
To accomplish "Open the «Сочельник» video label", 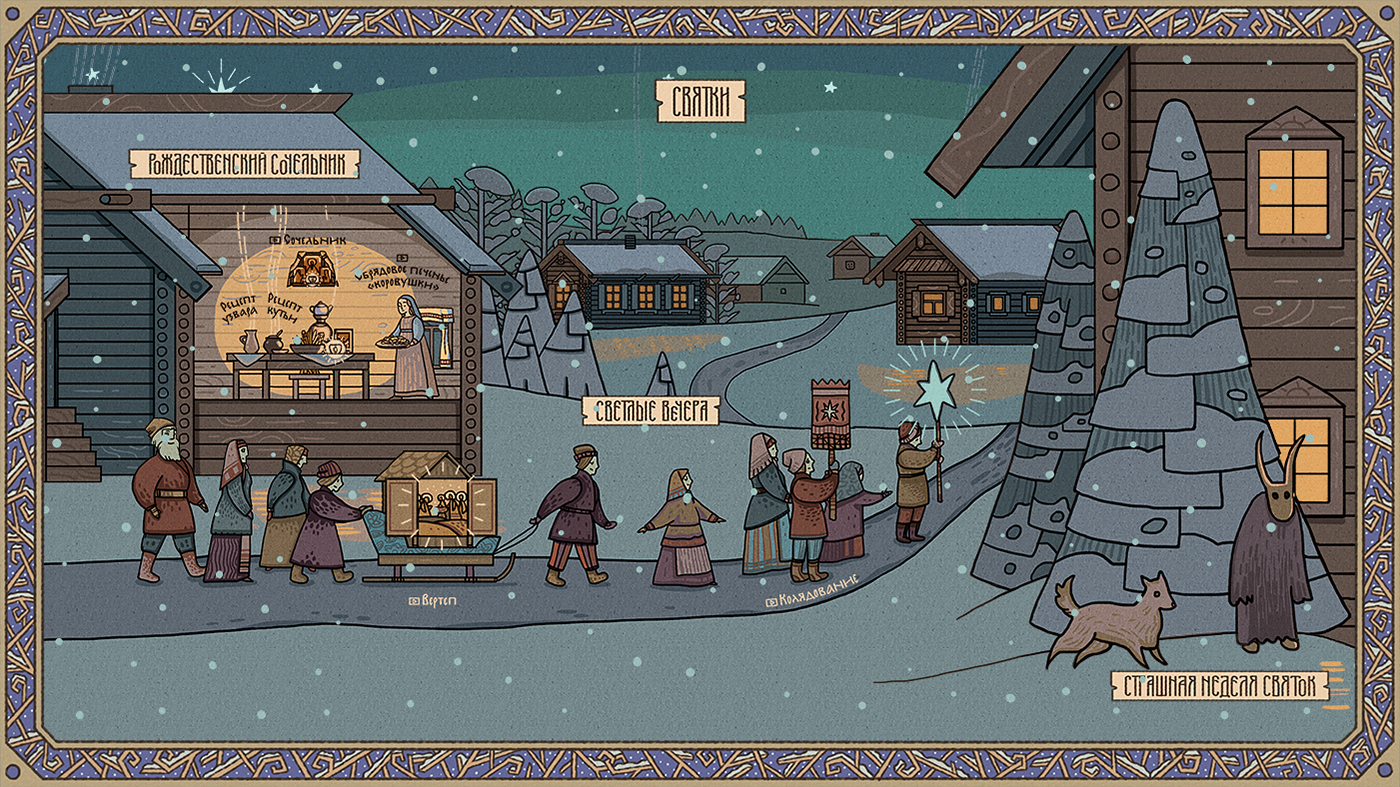I will pos(310,241).
